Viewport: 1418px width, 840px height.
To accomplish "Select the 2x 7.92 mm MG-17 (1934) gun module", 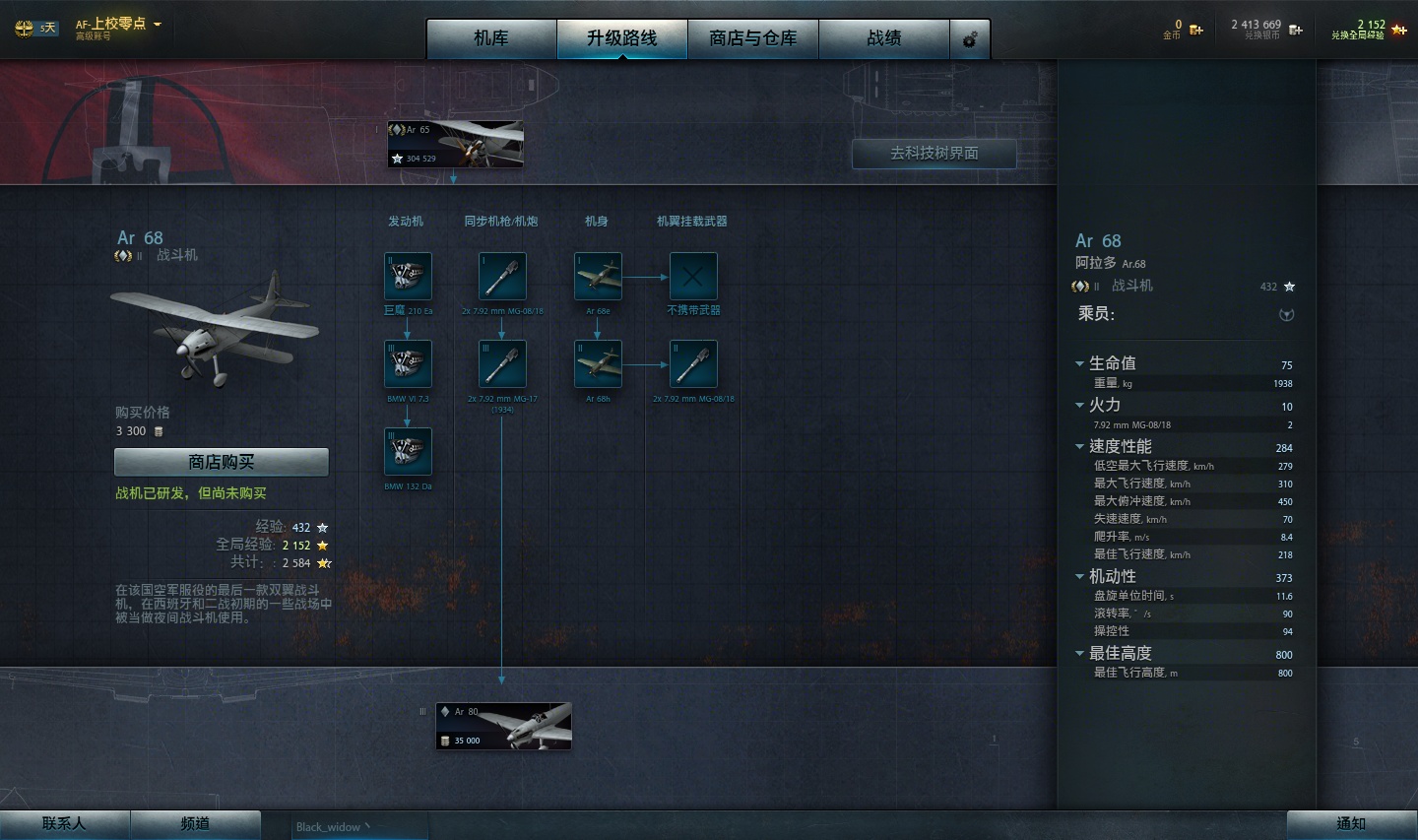I will point(502,363).
